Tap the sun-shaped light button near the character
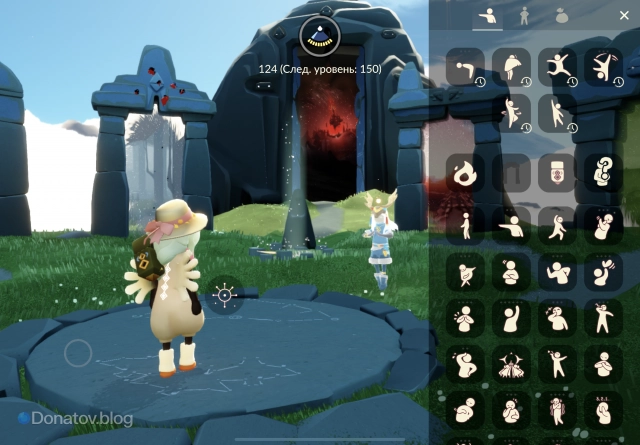 tap(225, 295)
